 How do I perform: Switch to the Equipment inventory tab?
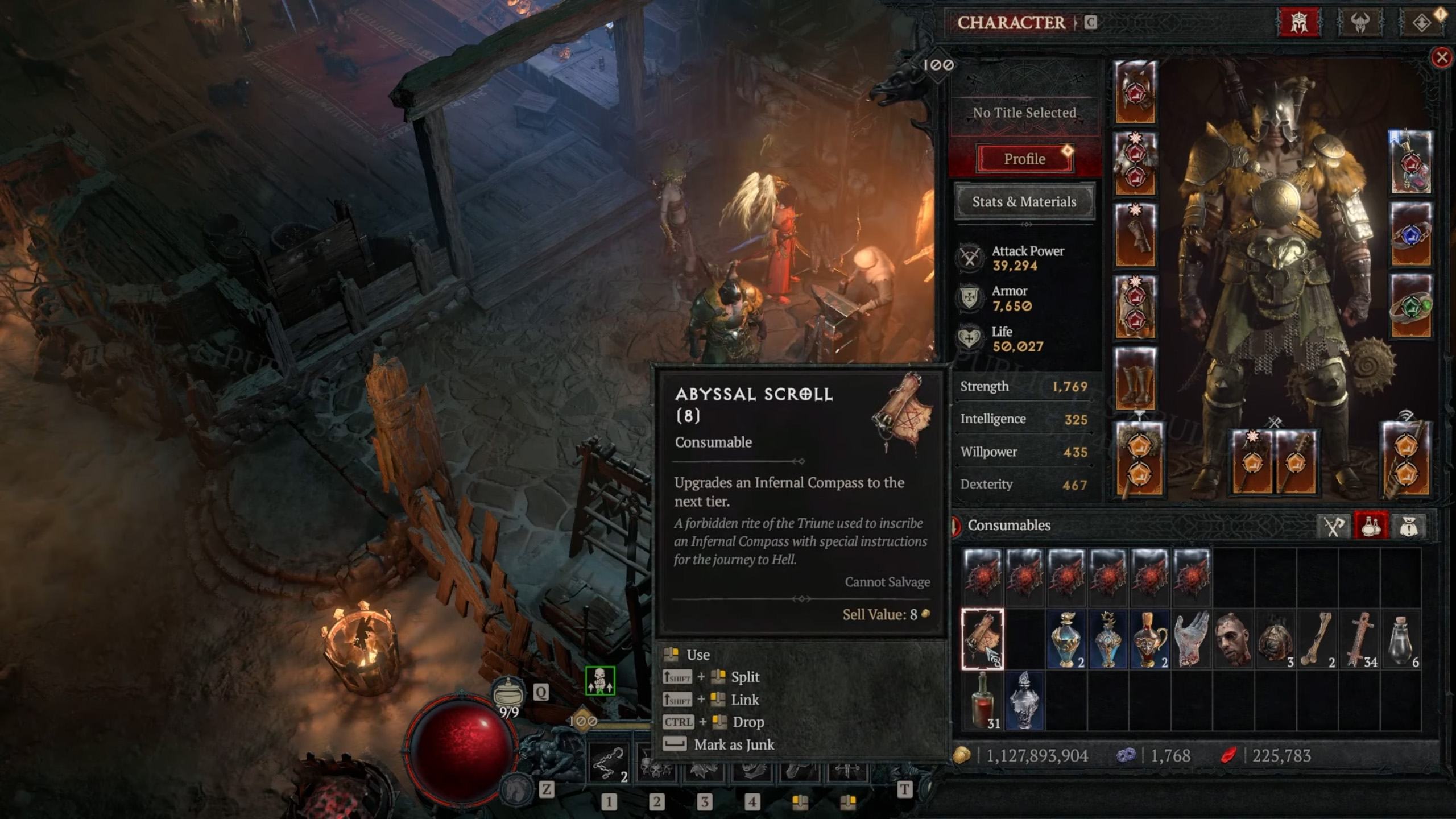[x=1333, y=526]
